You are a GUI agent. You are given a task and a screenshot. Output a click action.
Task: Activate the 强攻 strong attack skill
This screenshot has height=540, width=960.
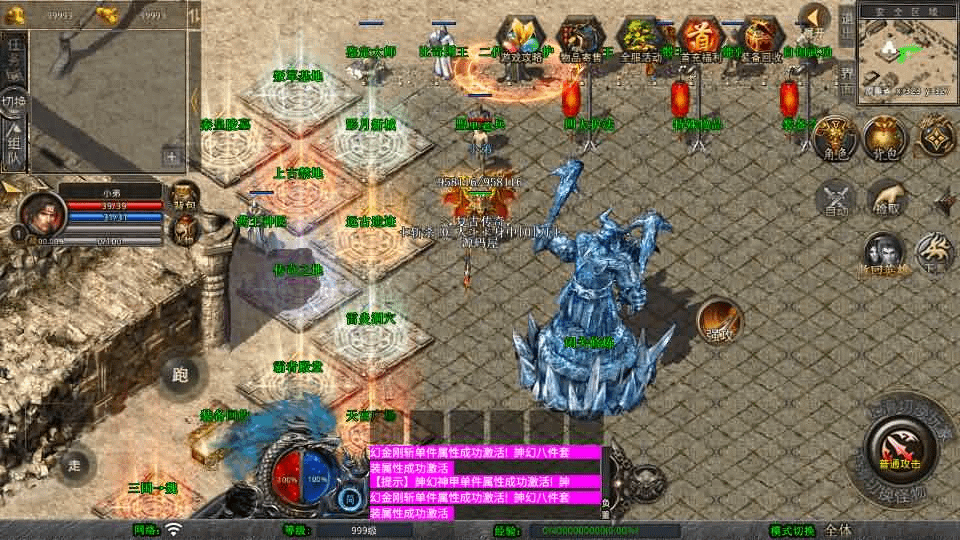coord(719,319)
